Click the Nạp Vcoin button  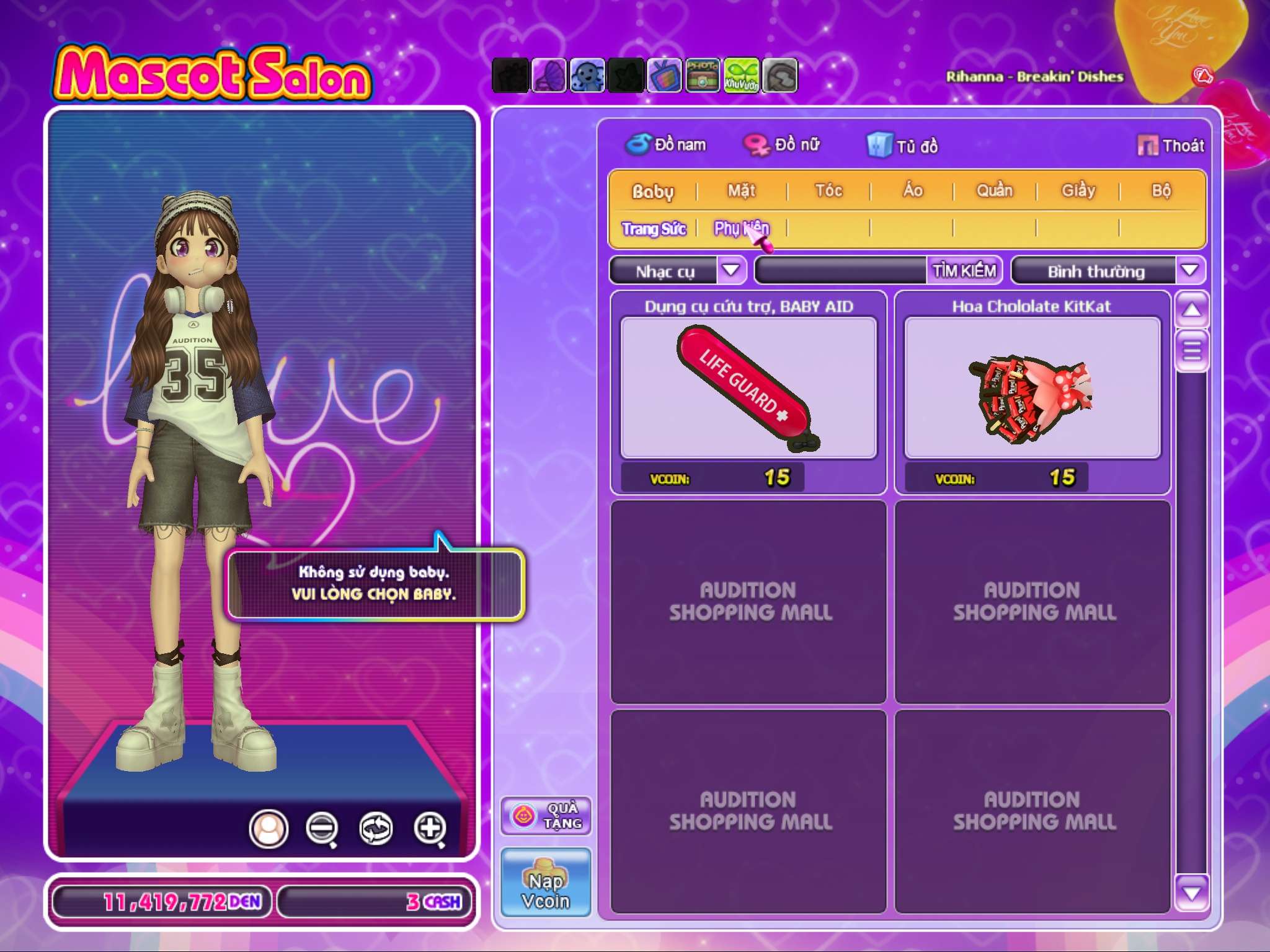(546, 882)
